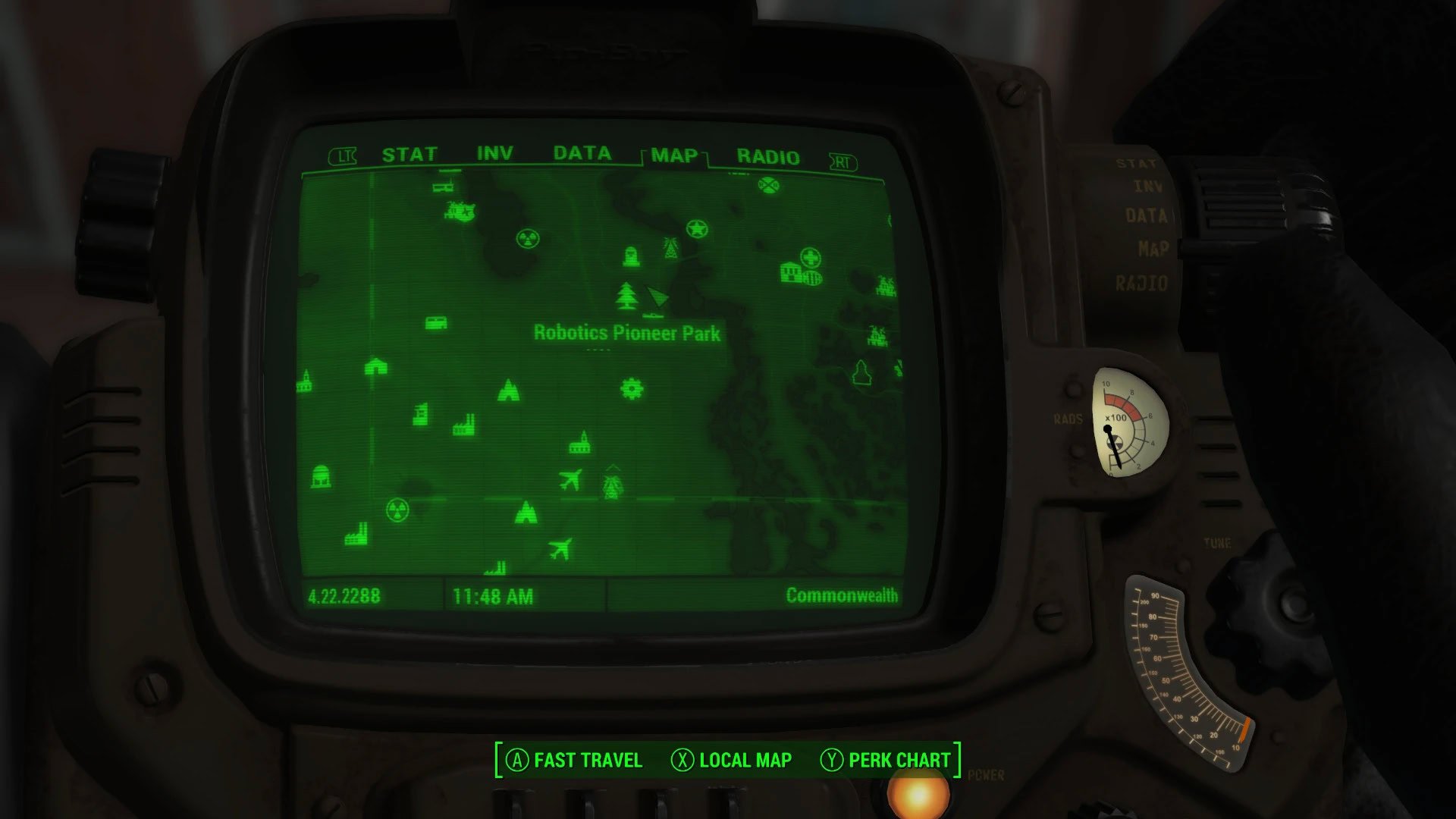Pick the radio tower map marker
Viewport: 1456px width, 819px height.
670,247
